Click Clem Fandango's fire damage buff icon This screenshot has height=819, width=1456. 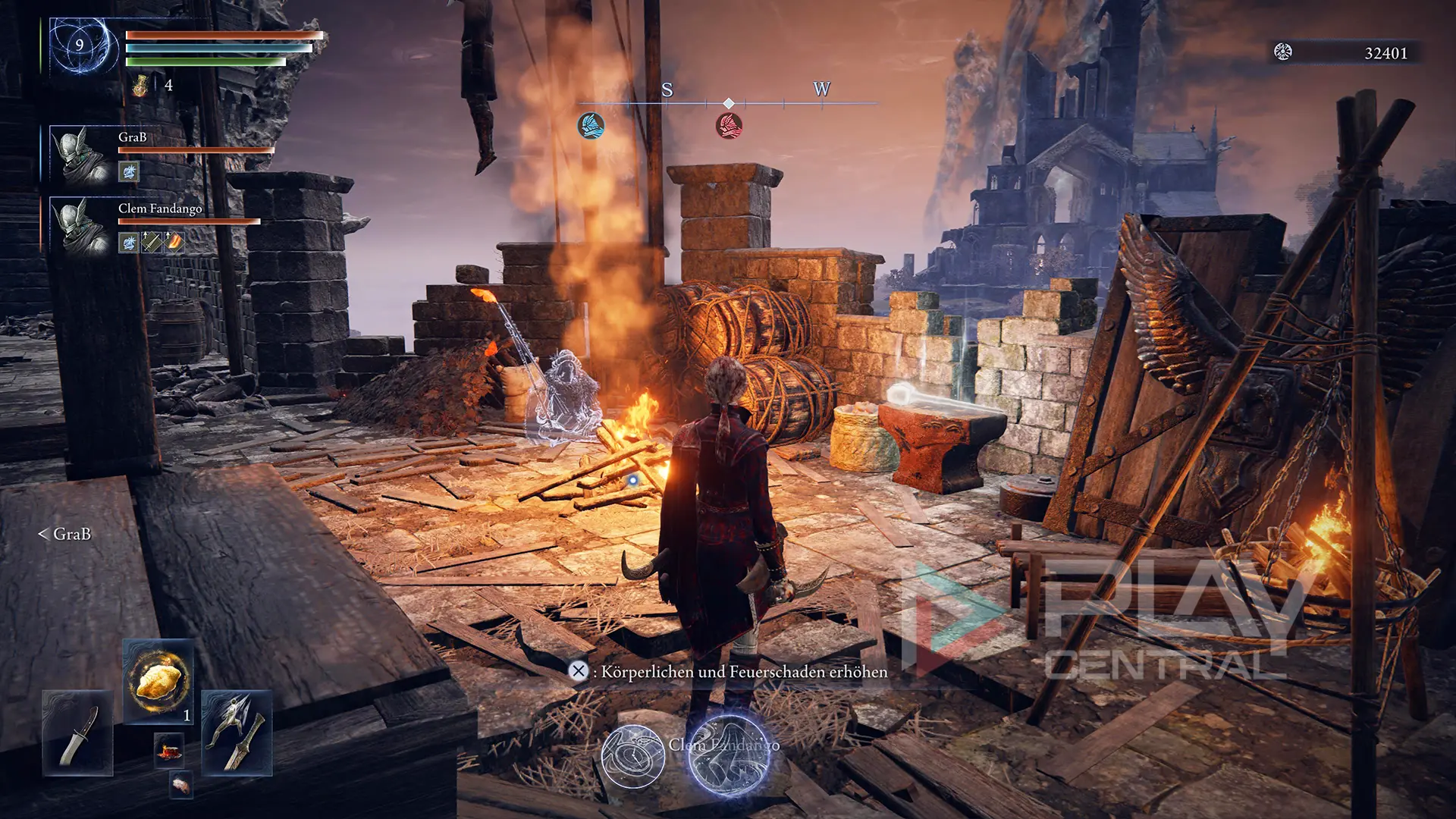click(174, 243)
